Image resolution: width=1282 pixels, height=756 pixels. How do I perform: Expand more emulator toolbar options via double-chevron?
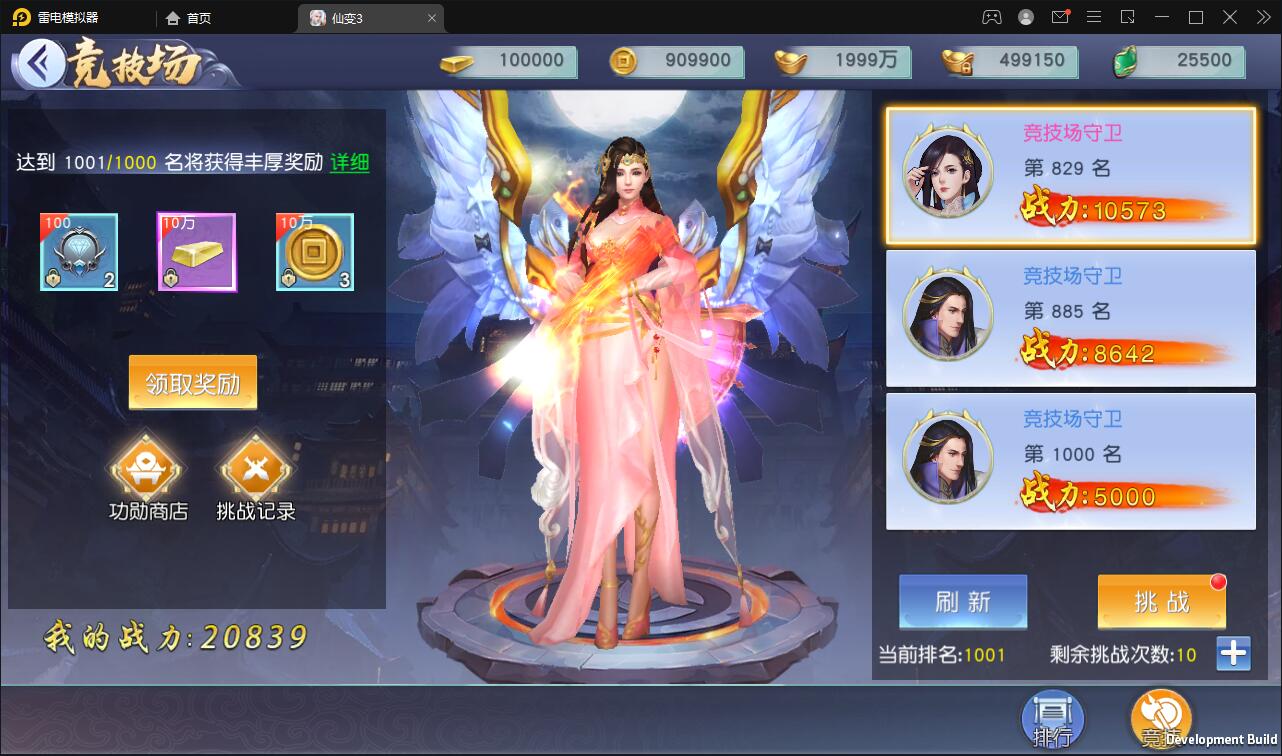click(x=1264, y=16)
